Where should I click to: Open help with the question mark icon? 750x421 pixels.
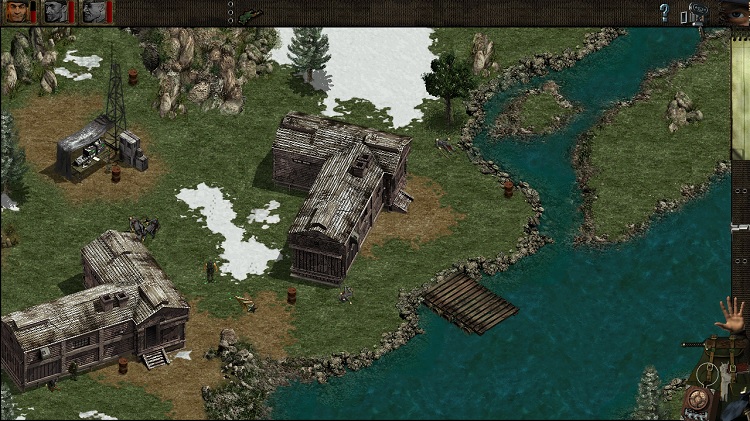tap(663, 13)
